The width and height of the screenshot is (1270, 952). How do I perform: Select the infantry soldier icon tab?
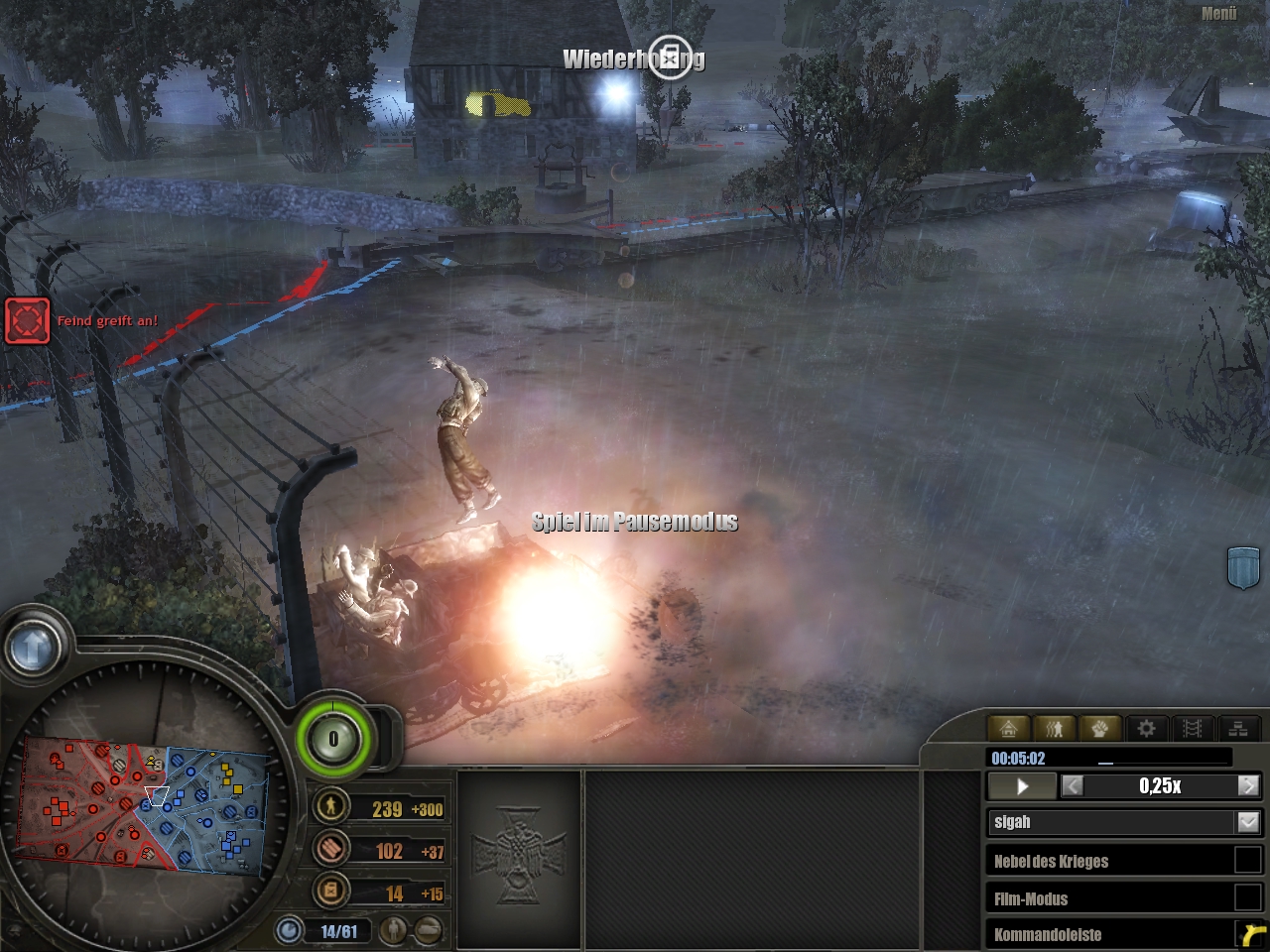pos(1054,729)
